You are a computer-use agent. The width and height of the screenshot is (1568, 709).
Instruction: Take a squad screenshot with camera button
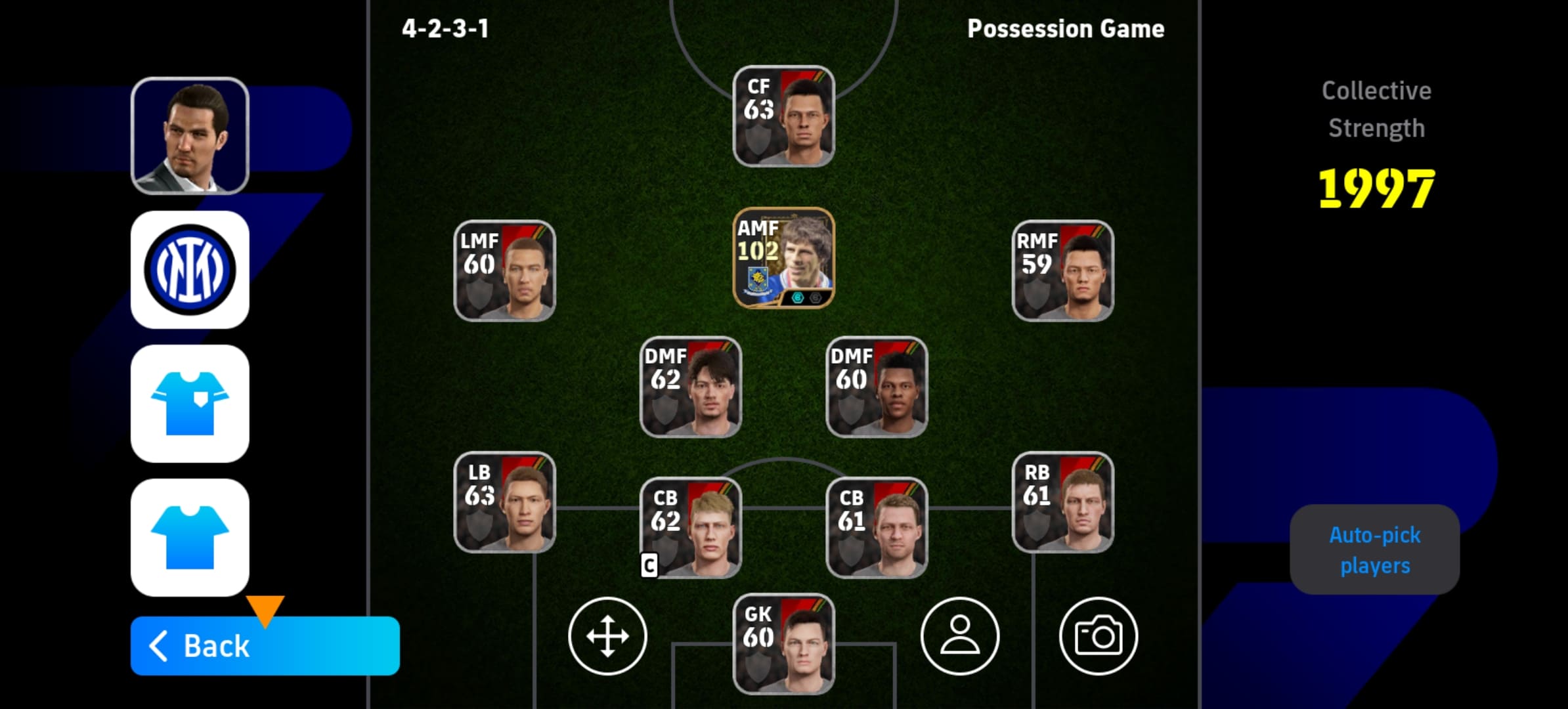click(1098, 636)
